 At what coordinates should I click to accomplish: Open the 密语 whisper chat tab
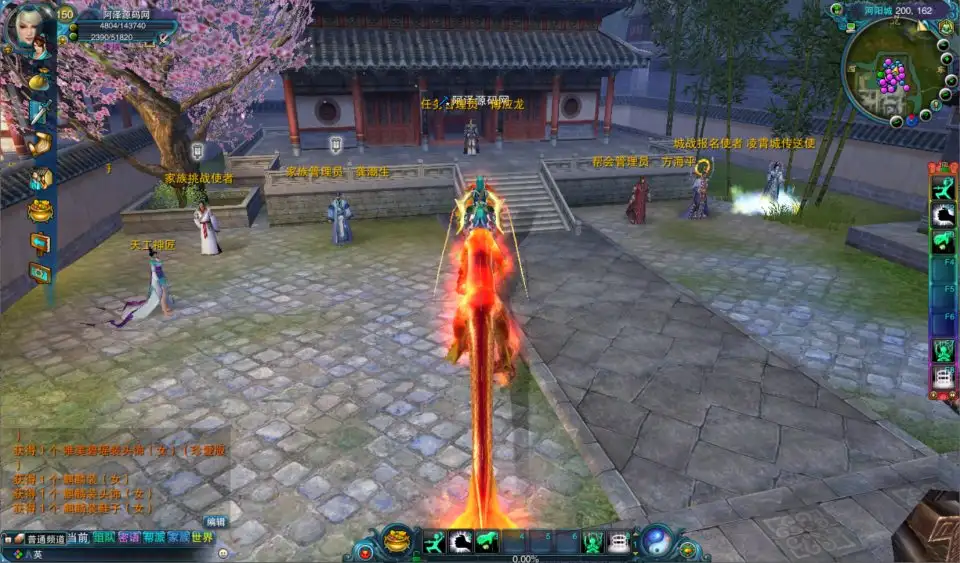[x=129, y=538]
